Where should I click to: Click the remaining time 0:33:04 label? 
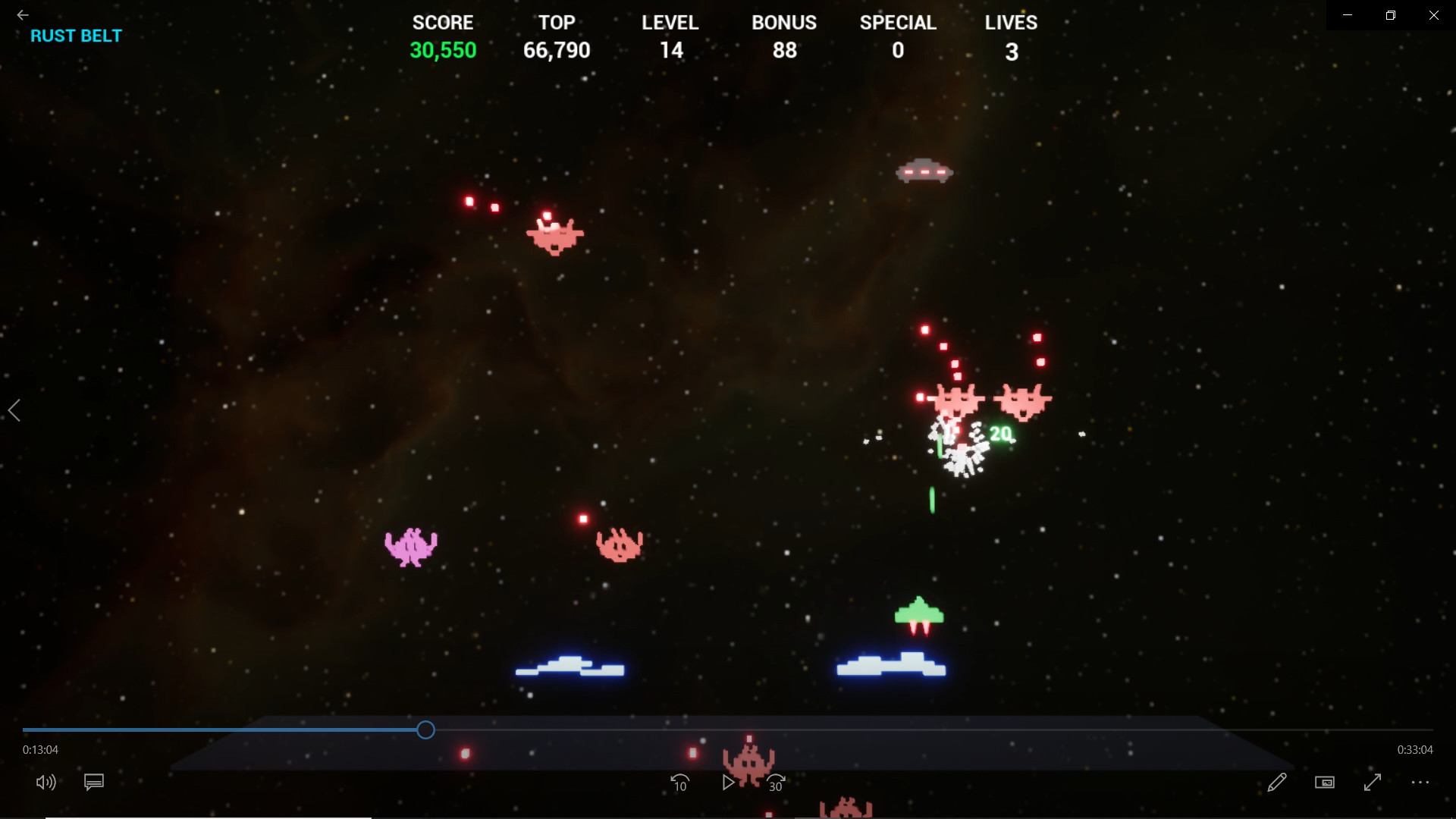[x=1417, y=749]
